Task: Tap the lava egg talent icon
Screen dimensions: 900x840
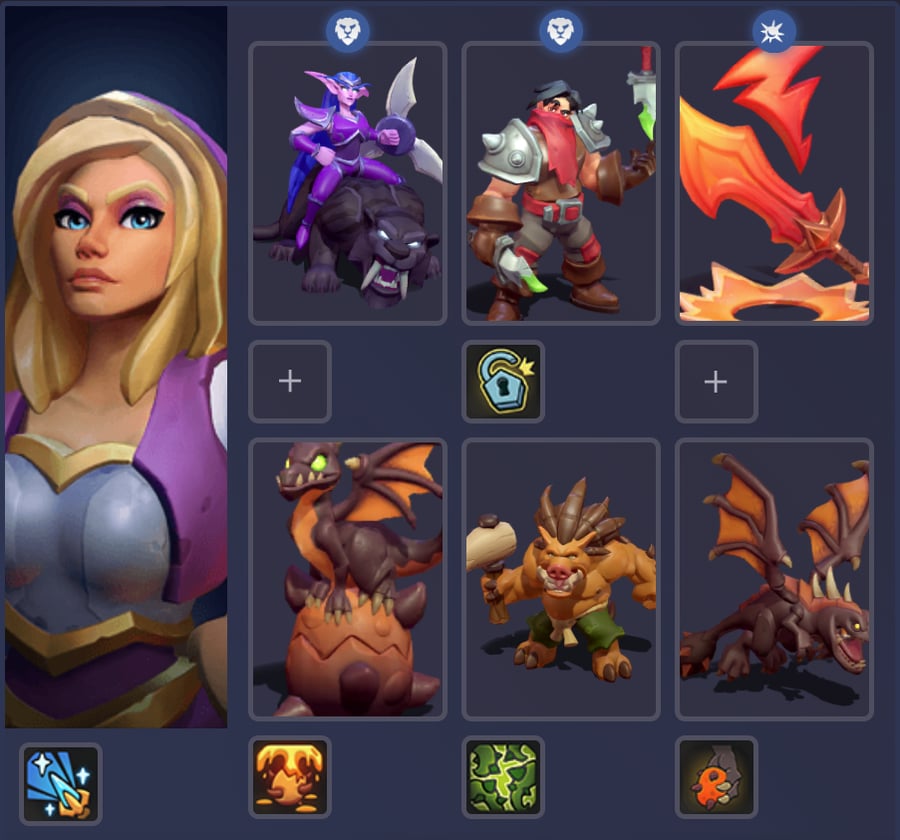Action: pyautogui.click(x=289, y=777)
